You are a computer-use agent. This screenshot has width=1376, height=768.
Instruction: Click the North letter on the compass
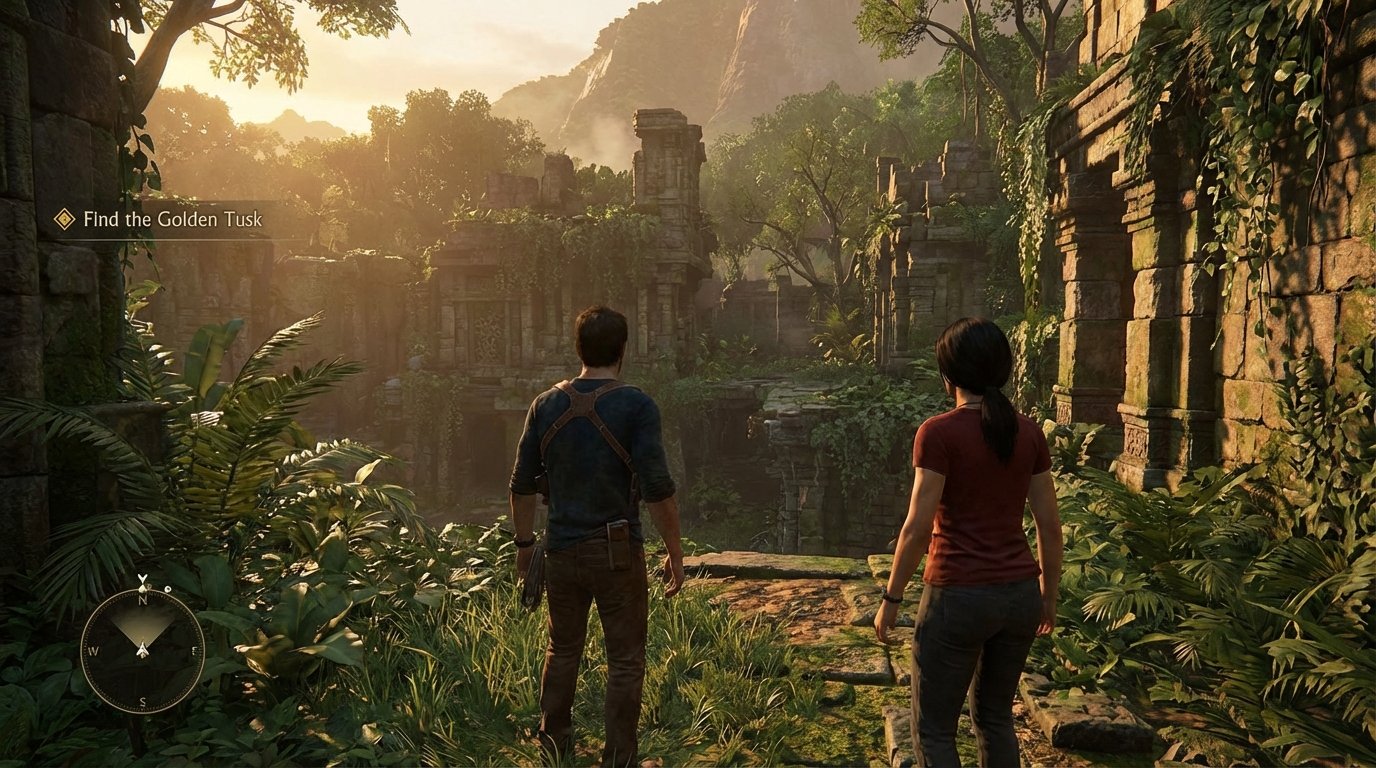[x=142, y=601]
